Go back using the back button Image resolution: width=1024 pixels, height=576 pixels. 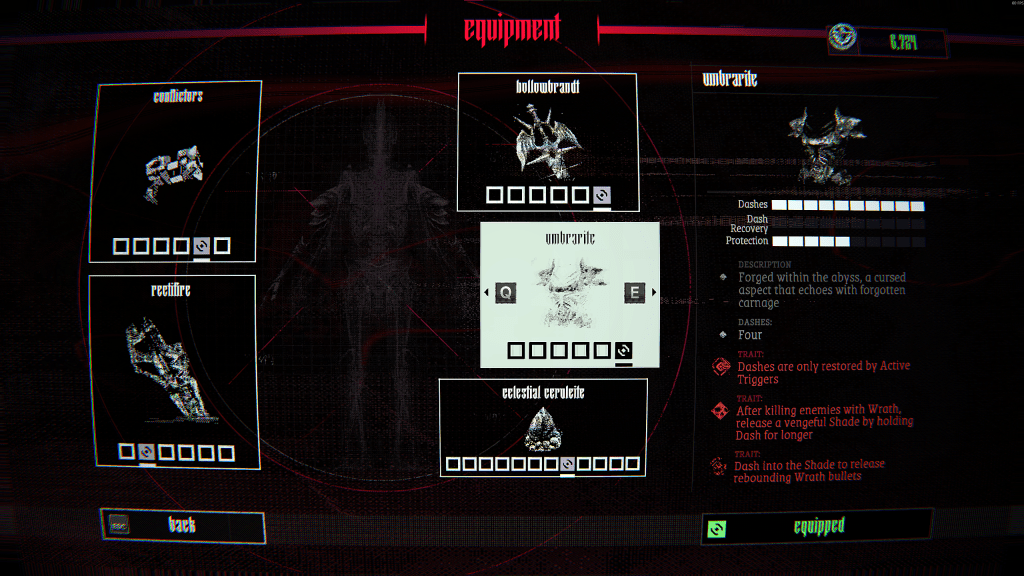coord(183,525)
